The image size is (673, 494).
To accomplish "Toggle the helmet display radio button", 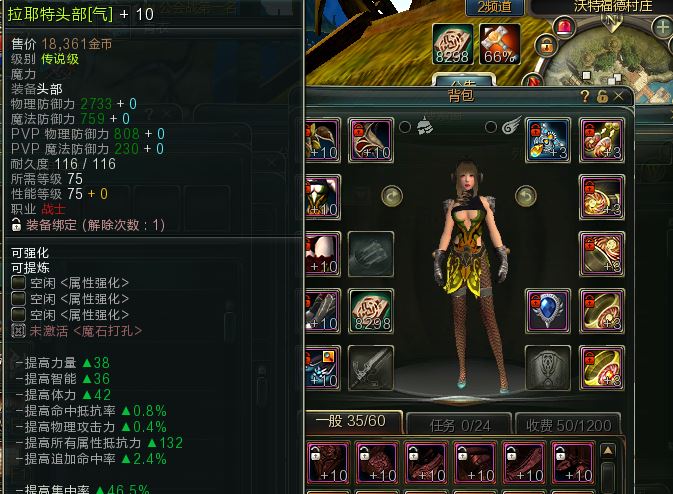I will 404,127.
